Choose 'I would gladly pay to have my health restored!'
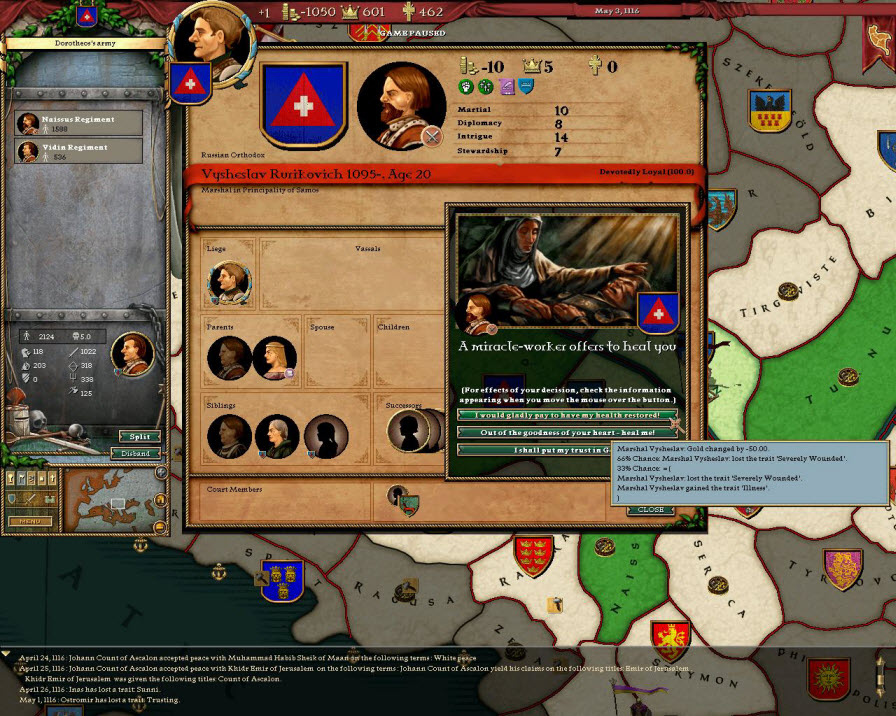The width and height of the screenshot is (896, 716). click(x=567, y=414)
